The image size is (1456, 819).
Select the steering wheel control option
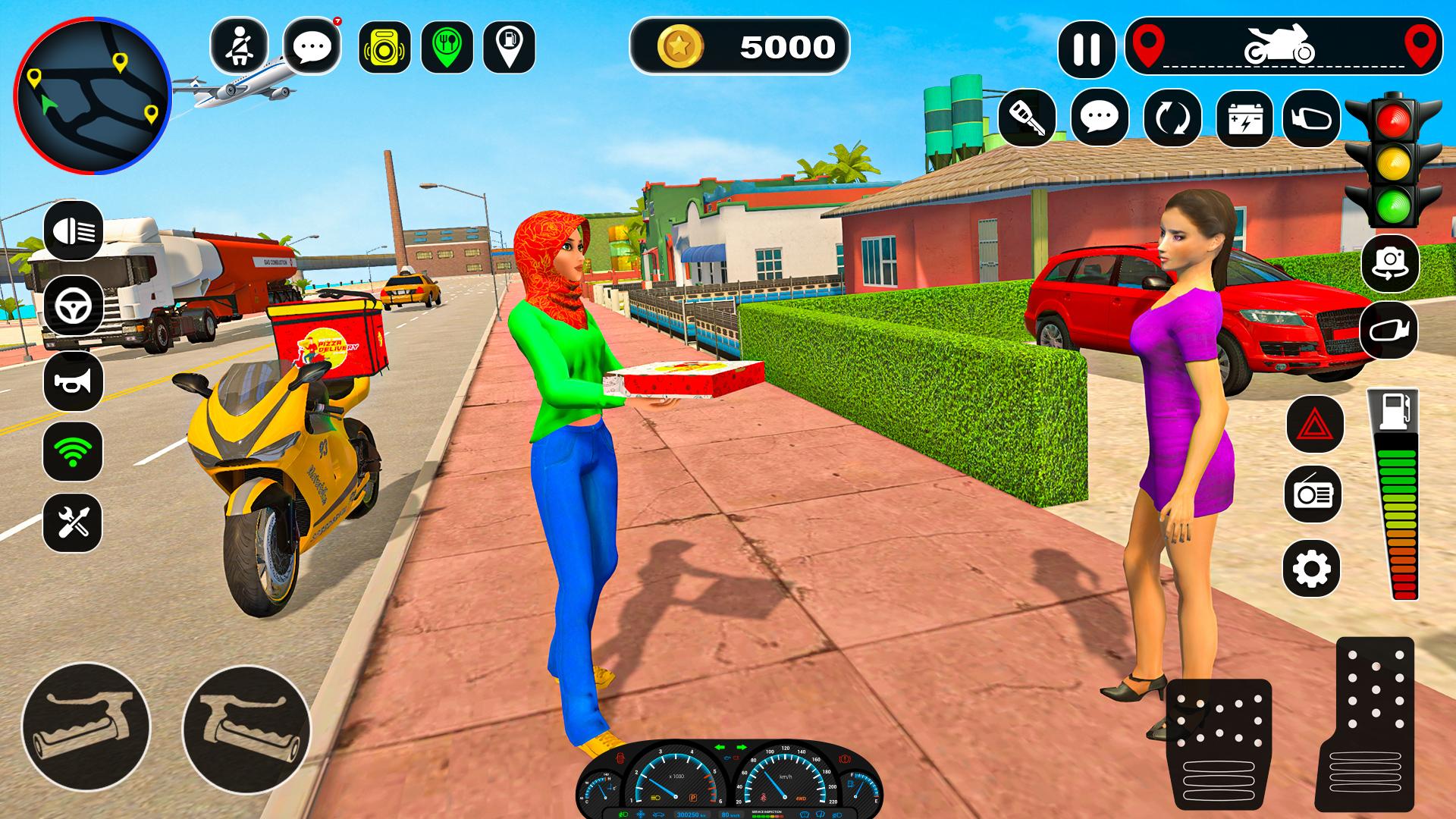[74, 306]
